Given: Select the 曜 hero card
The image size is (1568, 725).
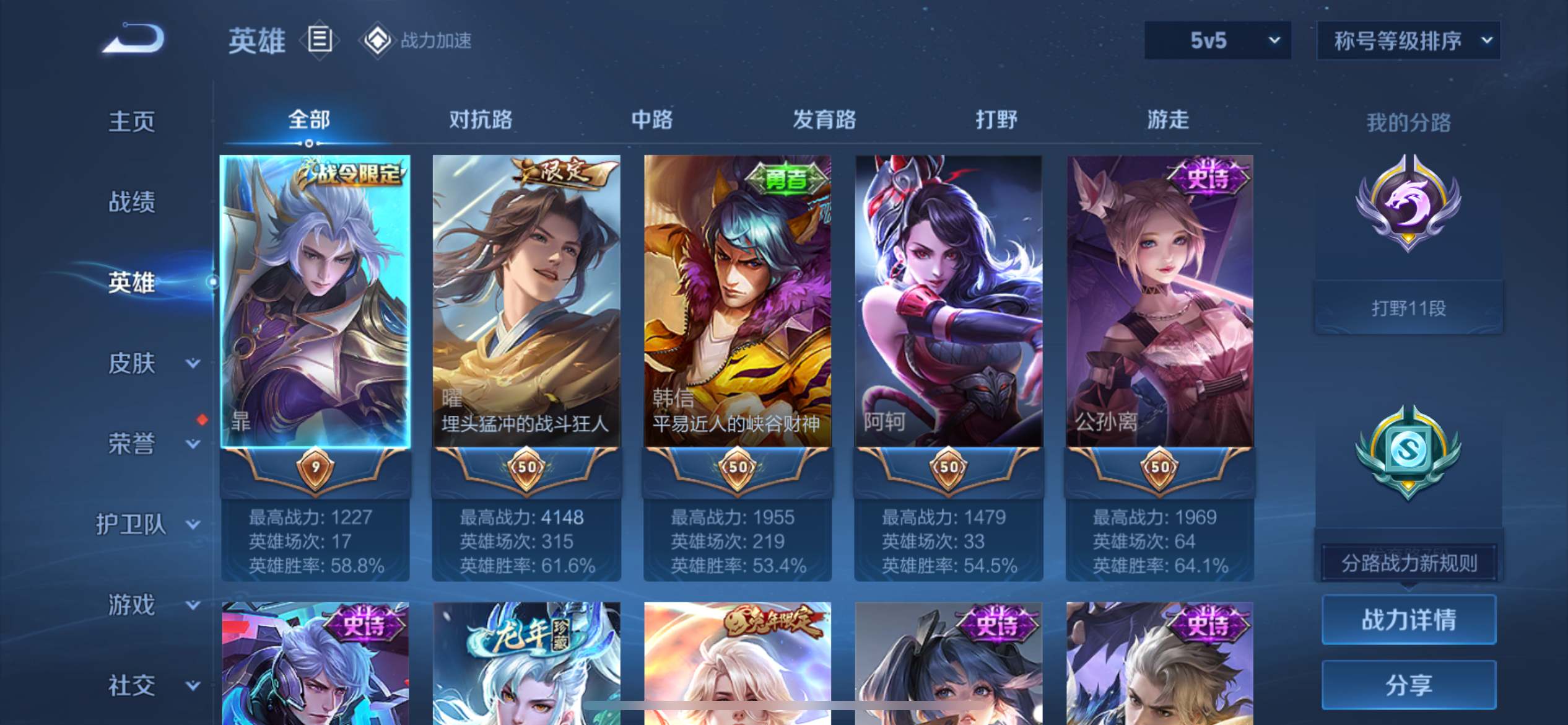Looking at the screenshot, I should pos(526,301).
